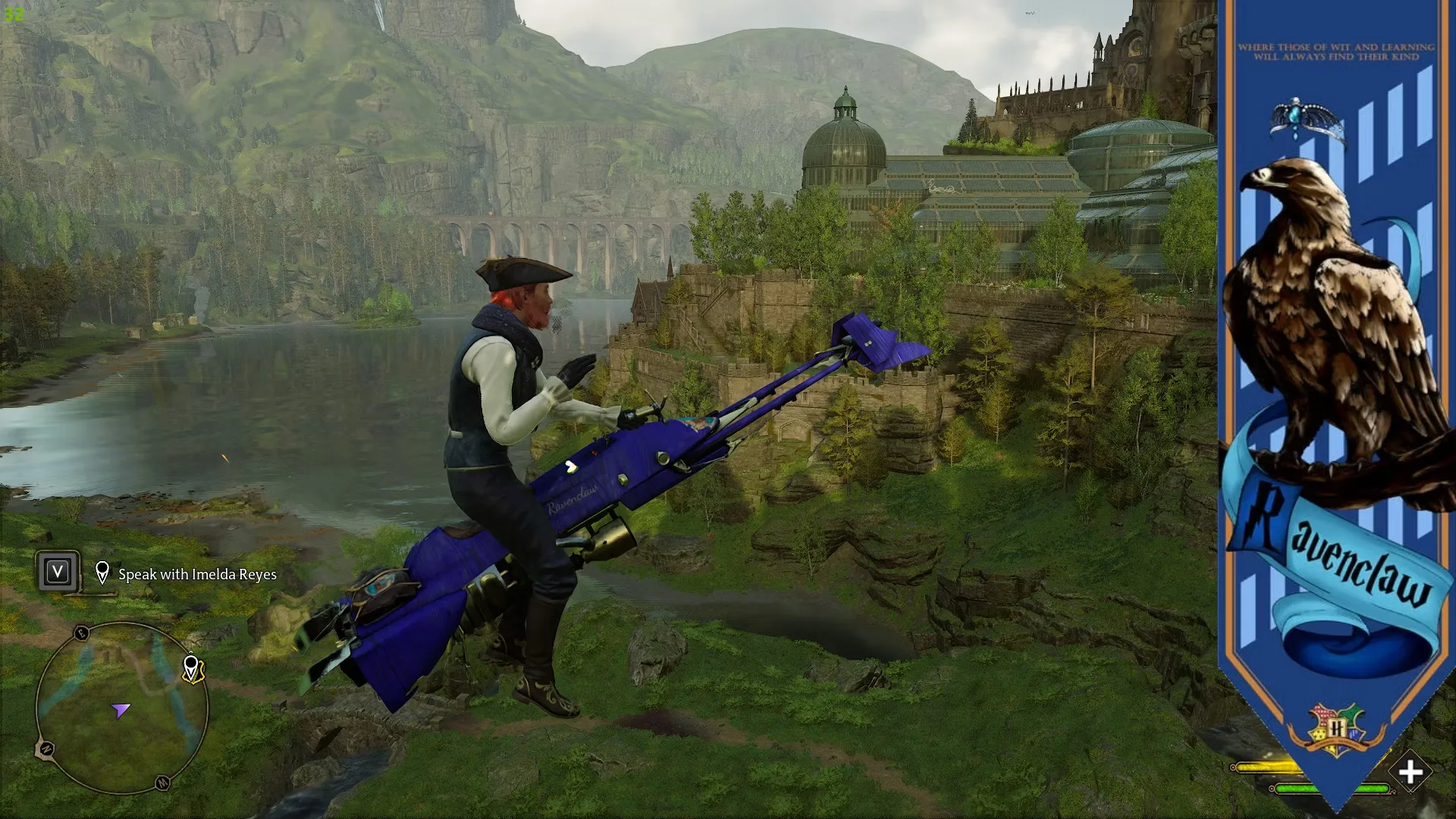Open the circular minimap
The image size is (1456, 819).
[x=121, y=707]
